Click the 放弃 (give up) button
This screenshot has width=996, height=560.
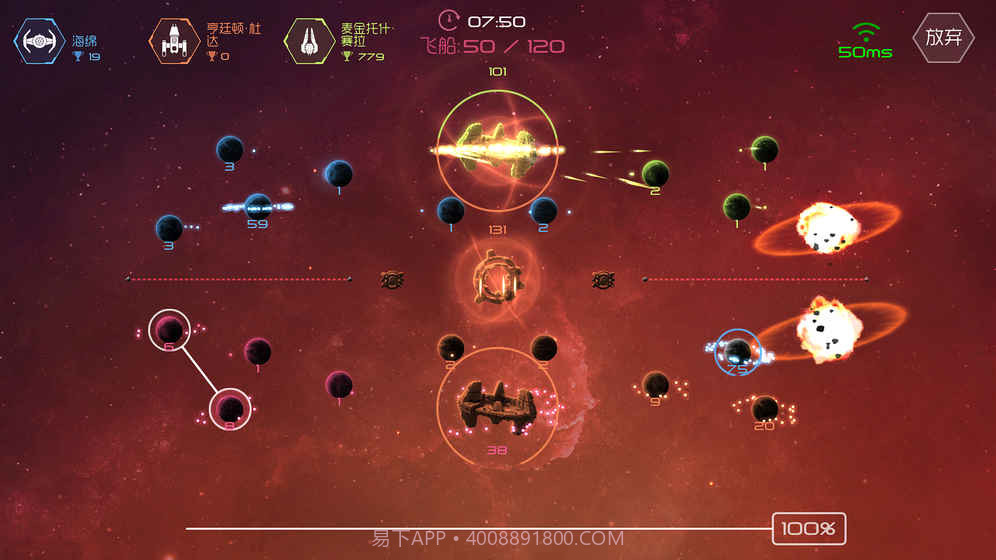943,38
